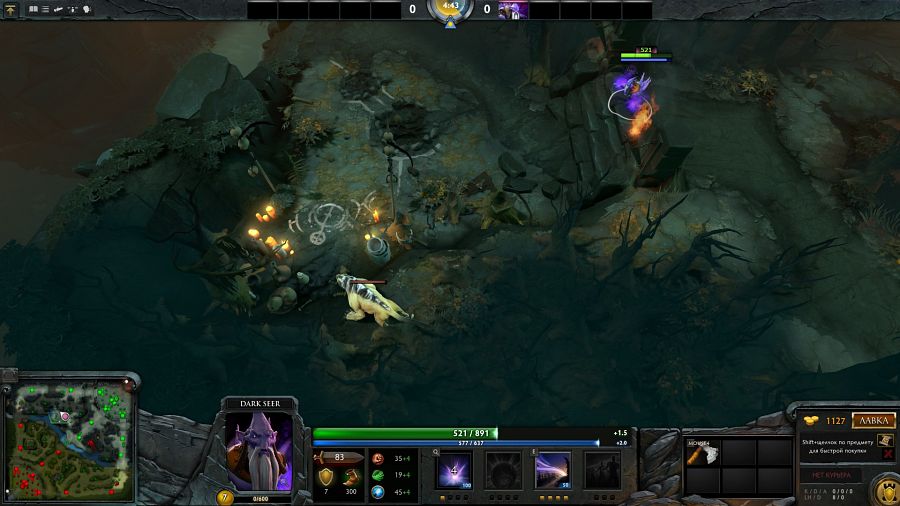The width and height of the screenshot is (900, 506).
Task: Select the Ion Shell ability icon
Action: (x=504, y=469)
